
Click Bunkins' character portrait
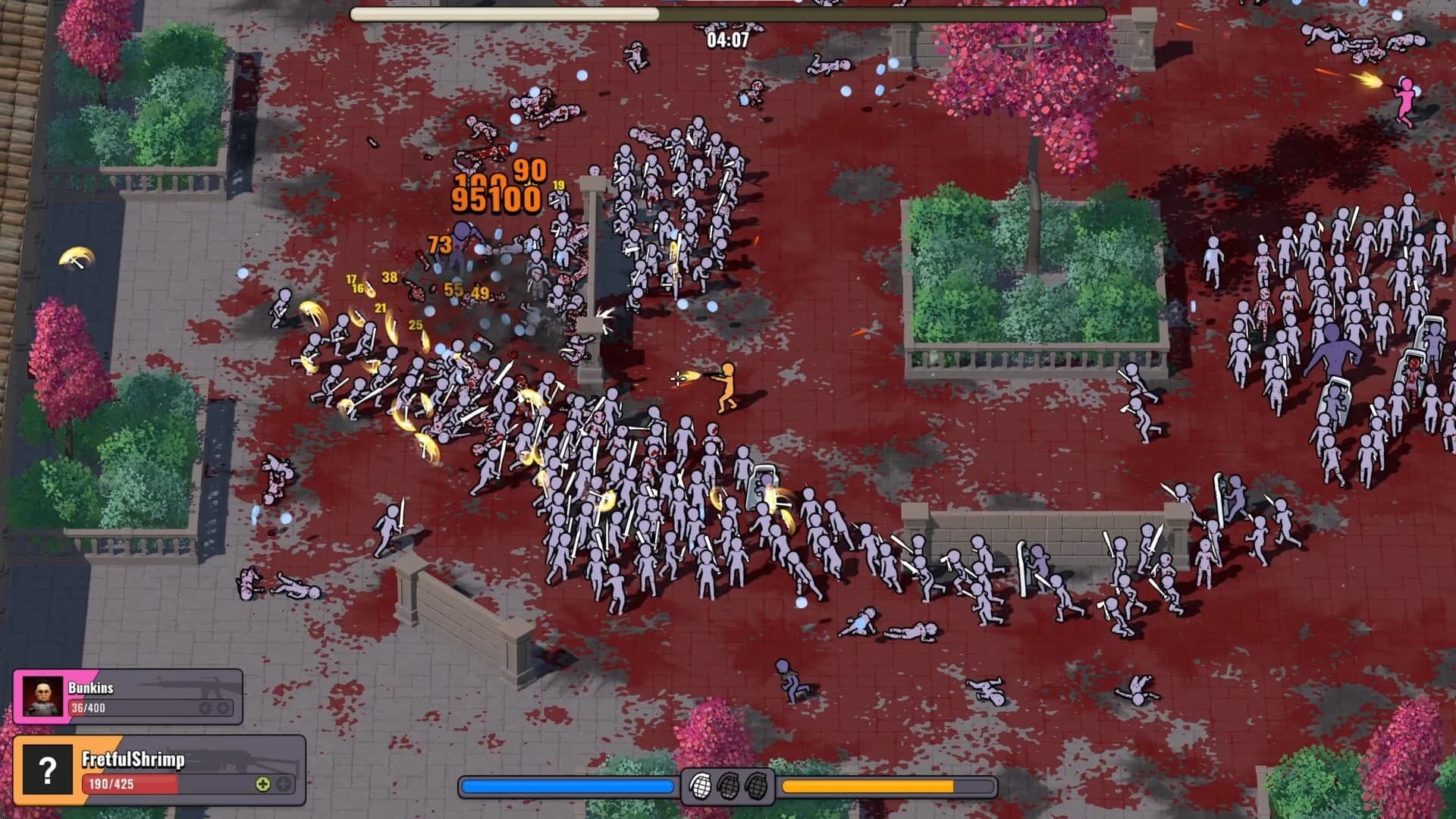click(42, 696)
